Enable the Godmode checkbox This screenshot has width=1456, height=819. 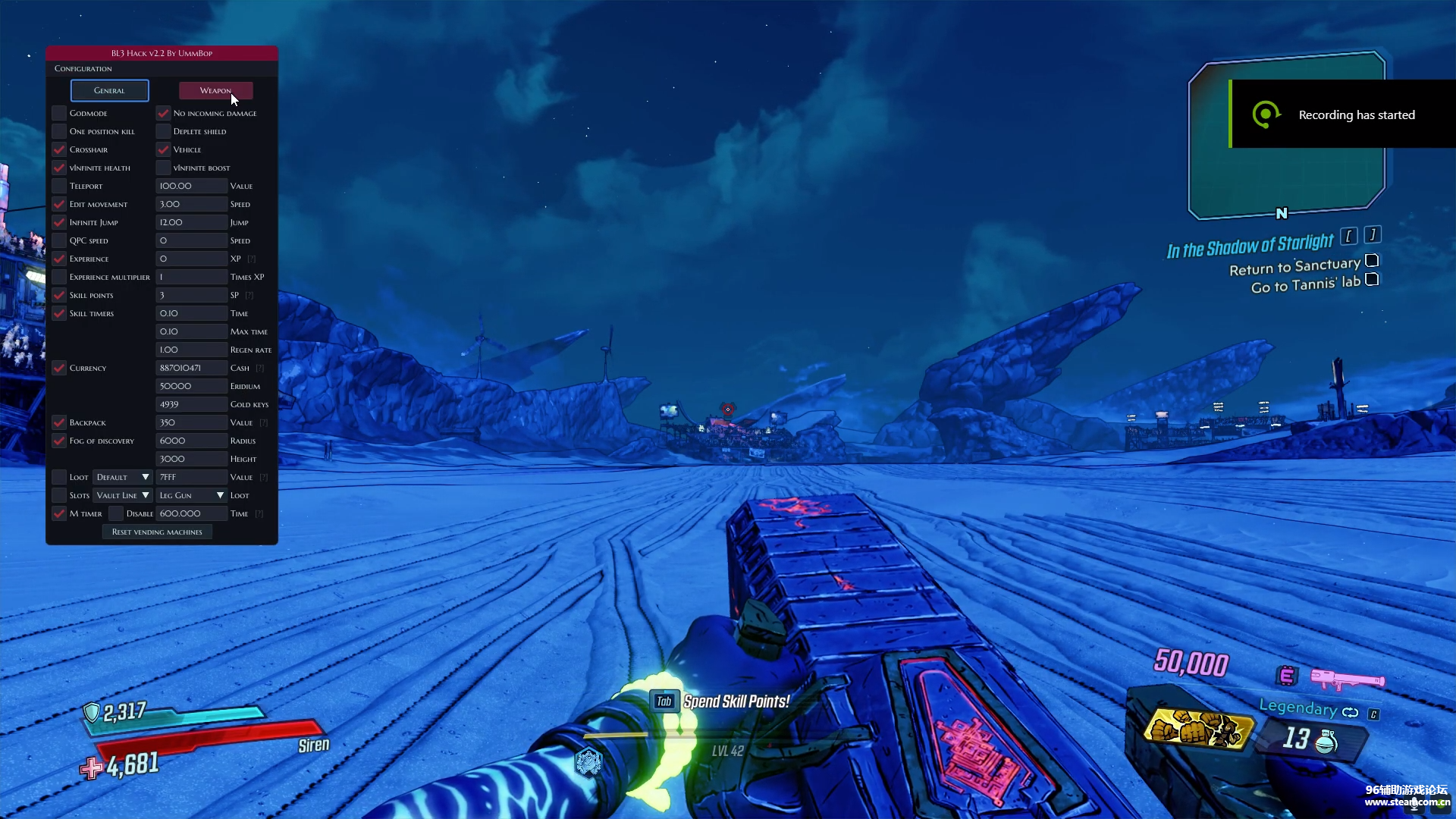(59, 113)
